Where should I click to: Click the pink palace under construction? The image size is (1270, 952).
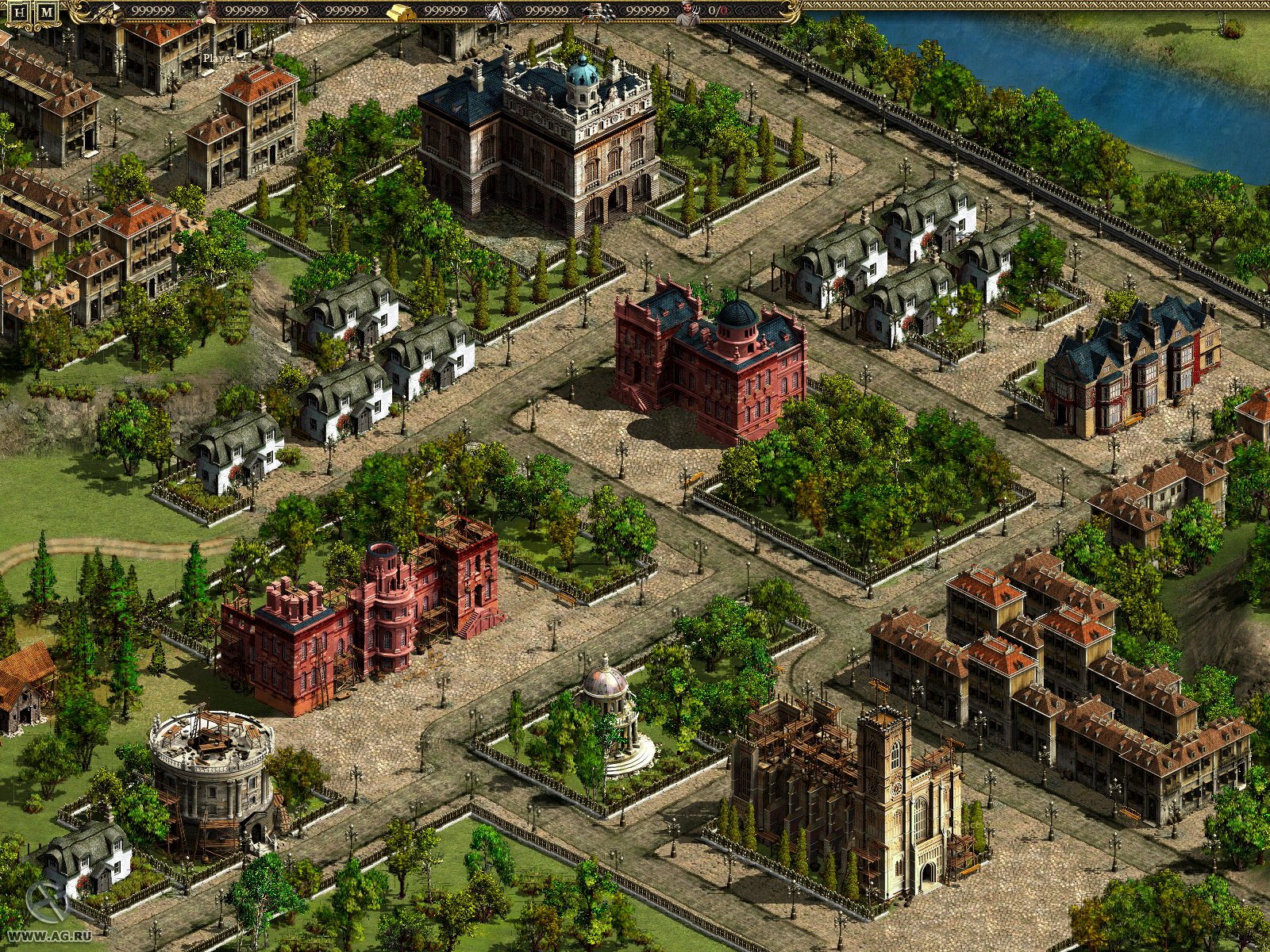pyautogui.click(x=357, y=627)
